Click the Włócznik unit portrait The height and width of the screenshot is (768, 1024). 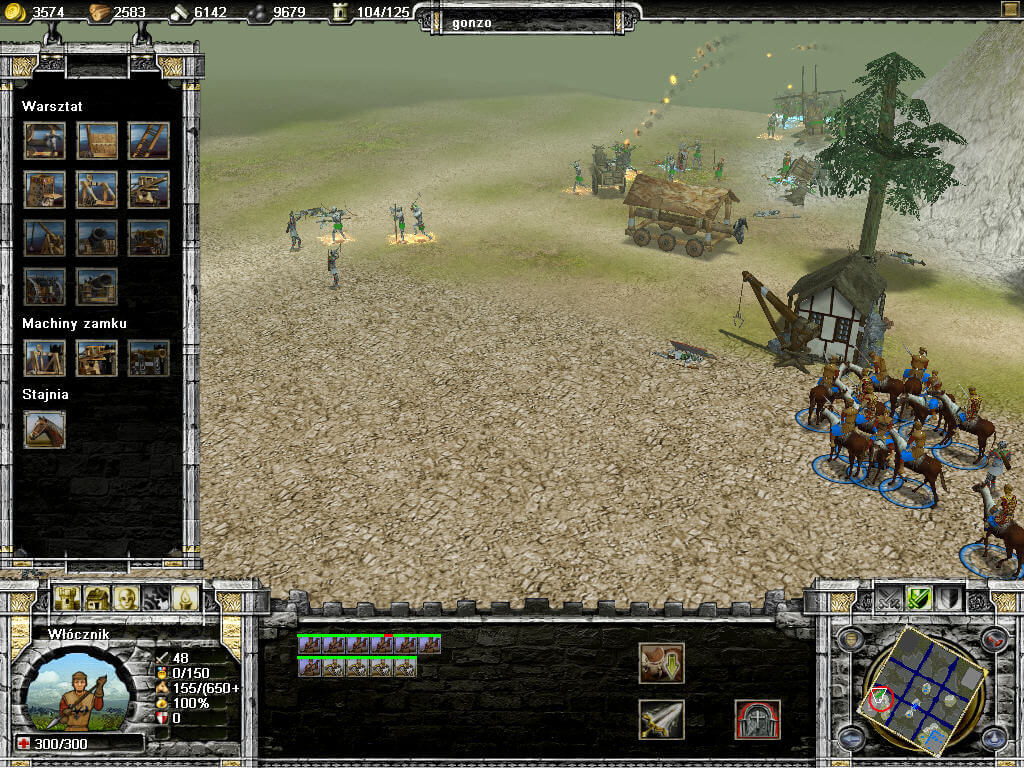coord(75,692)
